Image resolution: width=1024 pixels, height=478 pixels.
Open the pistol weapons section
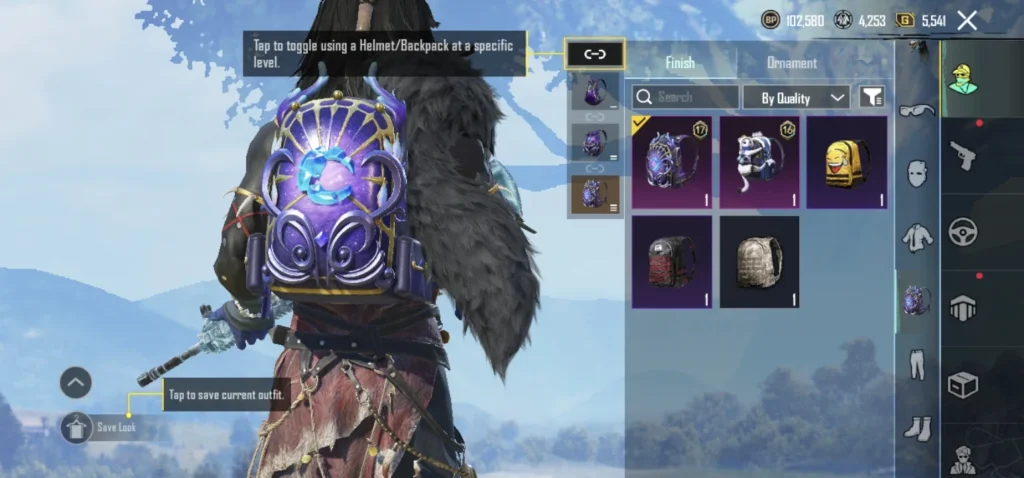tap(962, 155)
